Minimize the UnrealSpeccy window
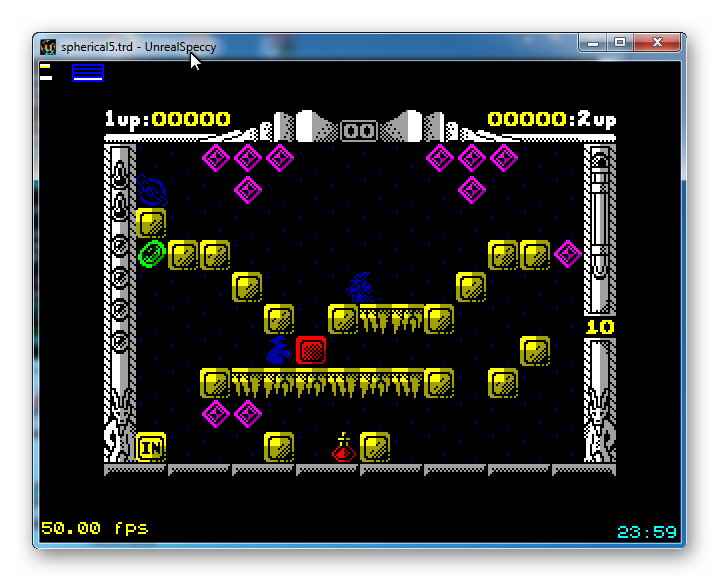 click(591, 43)
